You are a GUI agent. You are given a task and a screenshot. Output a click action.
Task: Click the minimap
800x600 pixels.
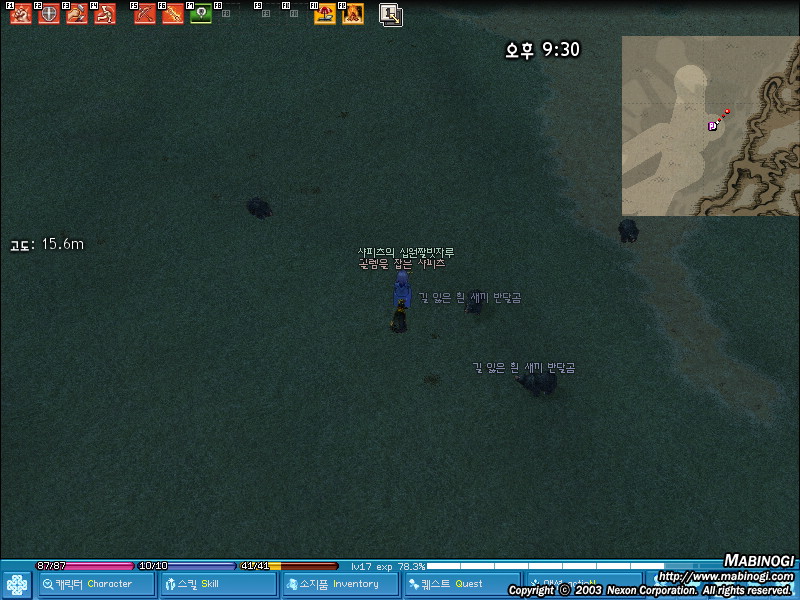click(x=710, y=126)
